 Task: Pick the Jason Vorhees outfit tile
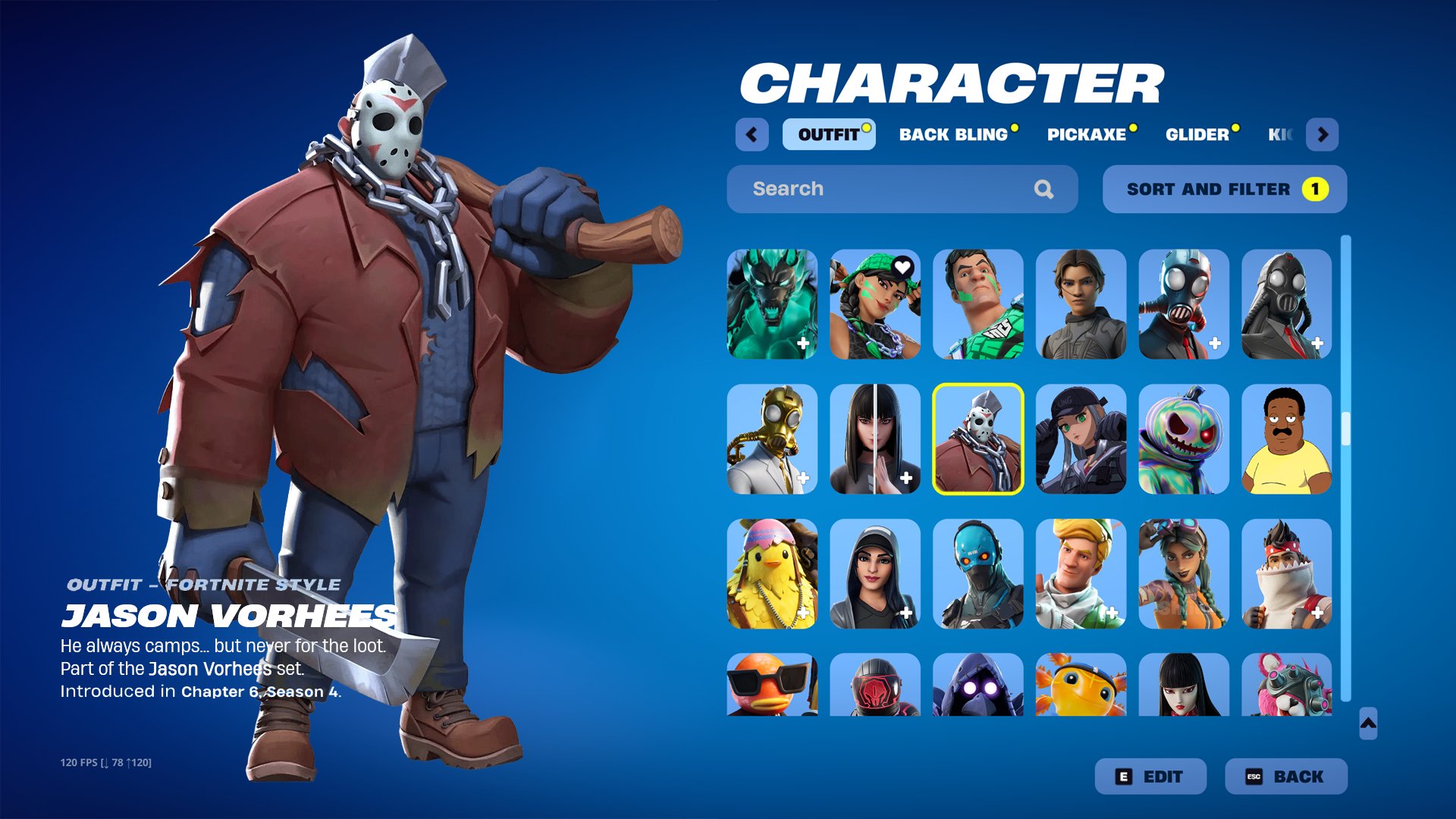tap(978, 439)
